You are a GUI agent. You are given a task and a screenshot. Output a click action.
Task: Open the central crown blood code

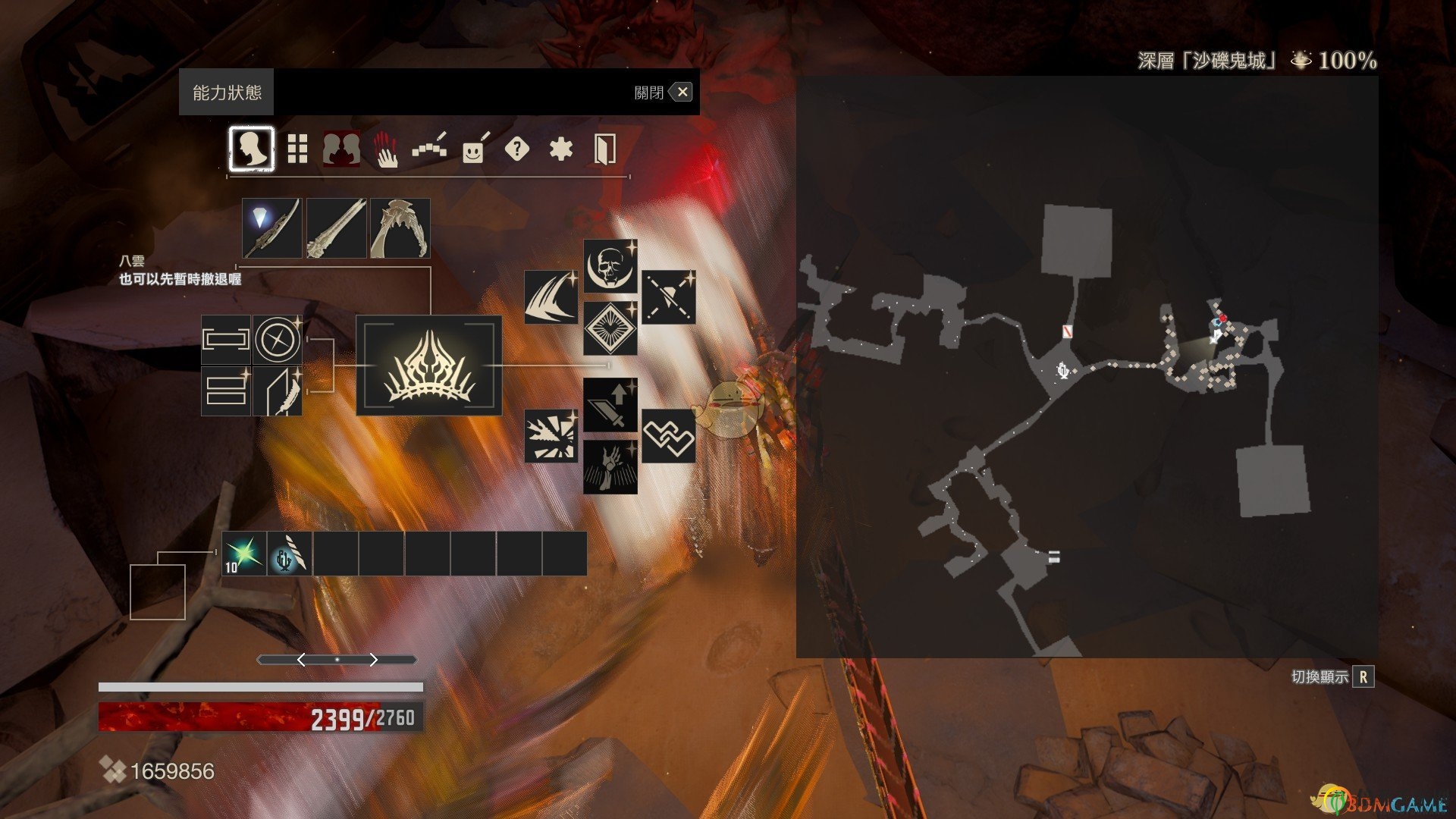click(429, 366)
